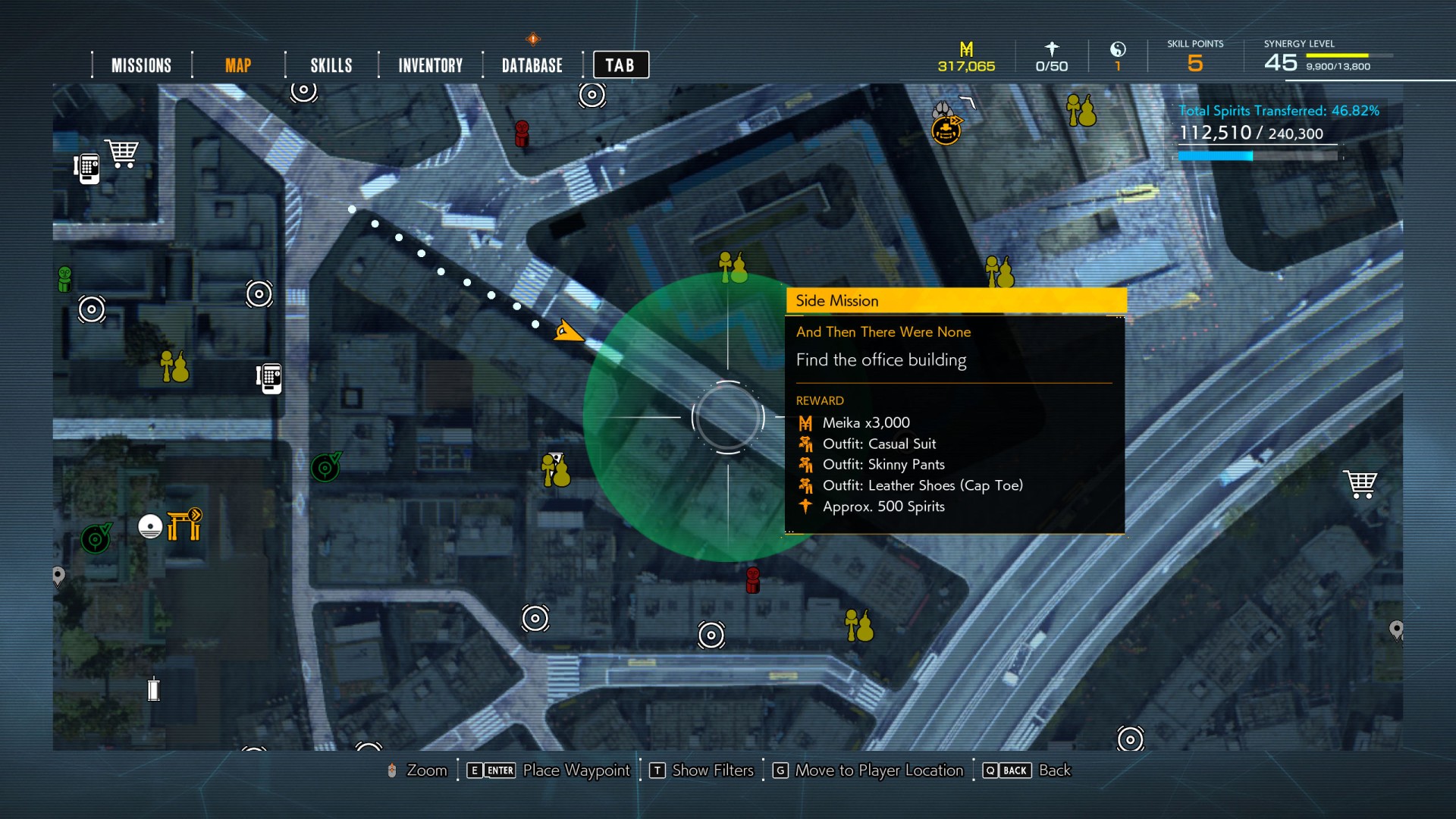Image resolution: width=1456 pixels, height=819 pixels.
Task: Select the green spirit figure marker
Action: (x=65, y=278)
